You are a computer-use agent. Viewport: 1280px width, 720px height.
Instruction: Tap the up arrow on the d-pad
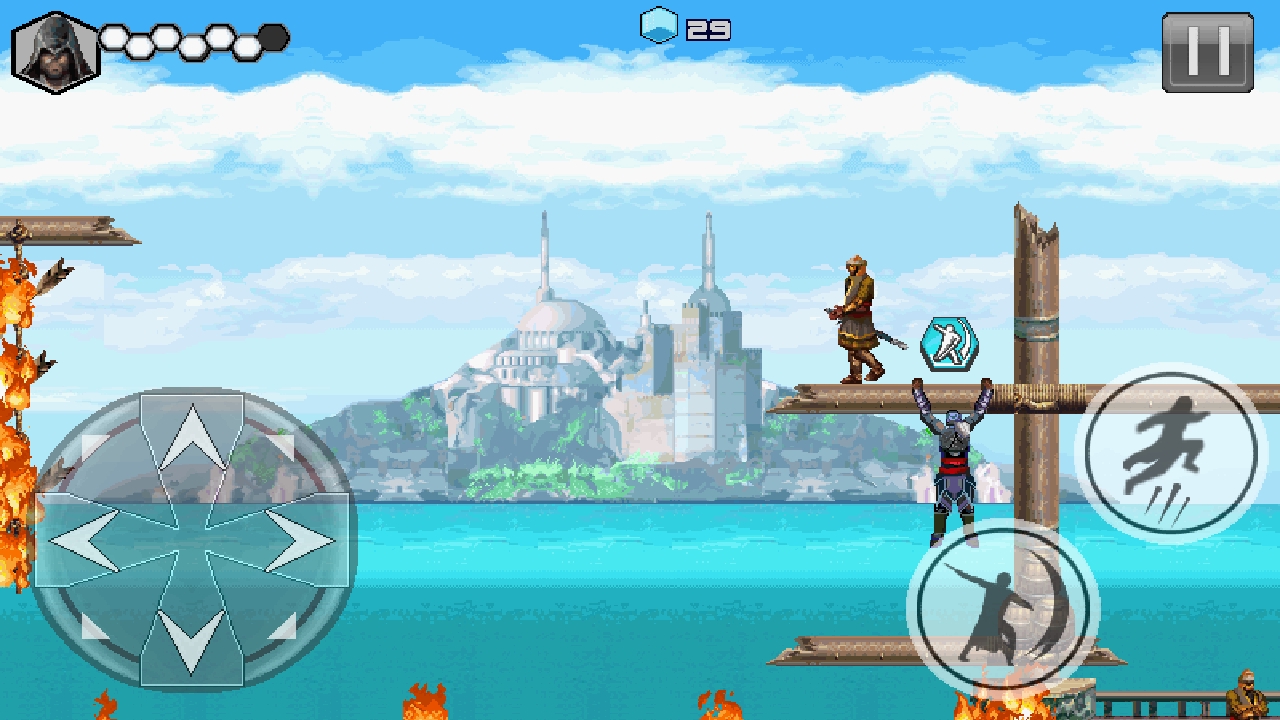click(192, 437)
